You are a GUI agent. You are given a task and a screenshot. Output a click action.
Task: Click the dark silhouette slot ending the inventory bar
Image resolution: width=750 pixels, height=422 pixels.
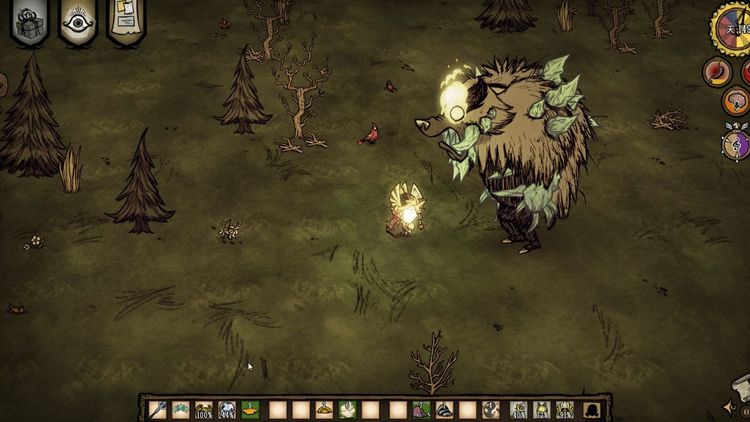pyautogui.click(x=591, y=409)
